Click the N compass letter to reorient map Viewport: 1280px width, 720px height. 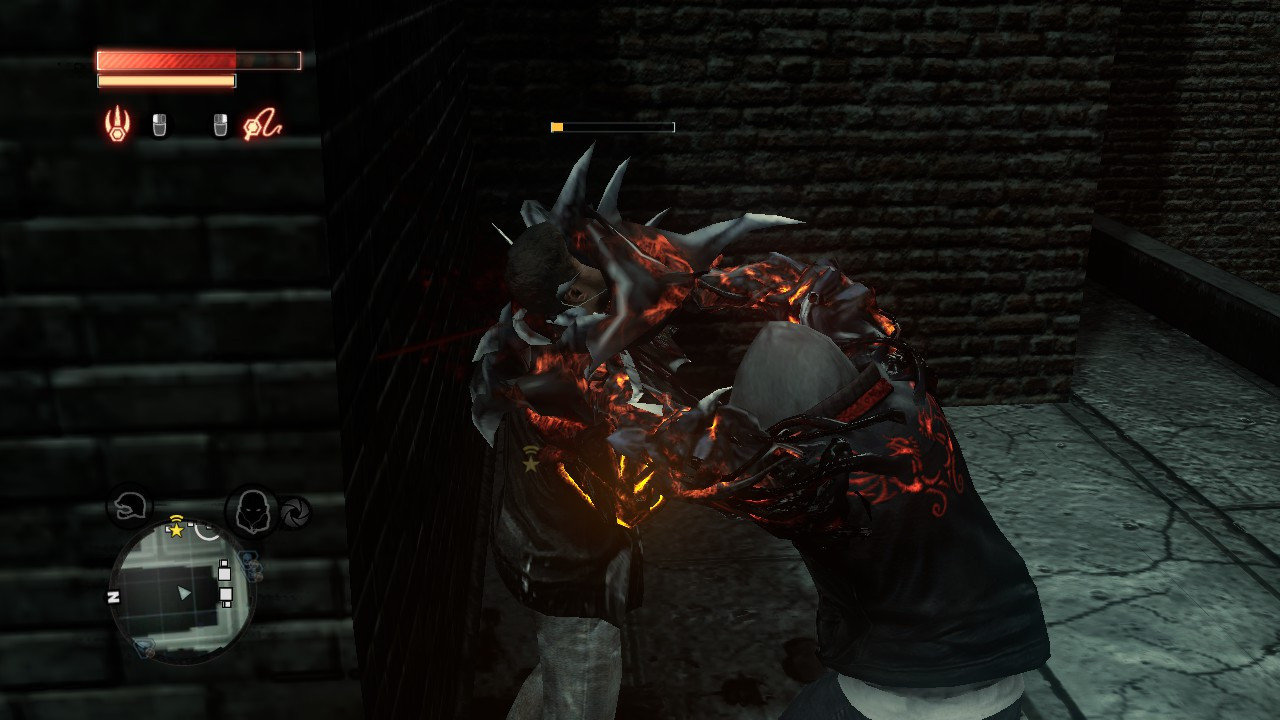[x=112, y=596]
